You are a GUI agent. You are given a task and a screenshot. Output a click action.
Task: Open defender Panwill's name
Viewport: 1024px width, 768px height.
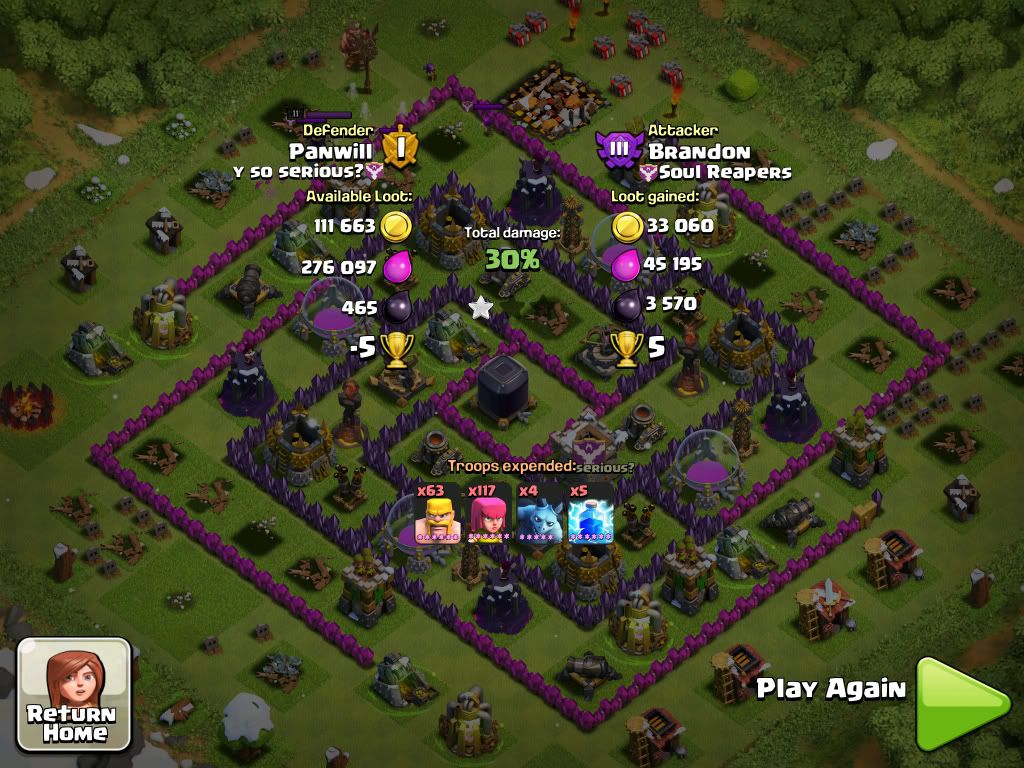tap(331, 151)
